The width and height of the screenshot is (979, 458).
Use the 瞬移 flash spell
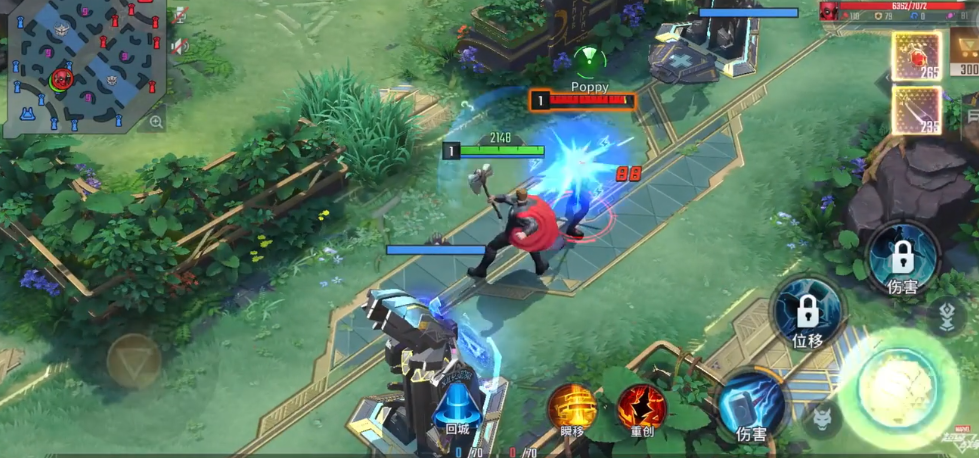[572, 408]
